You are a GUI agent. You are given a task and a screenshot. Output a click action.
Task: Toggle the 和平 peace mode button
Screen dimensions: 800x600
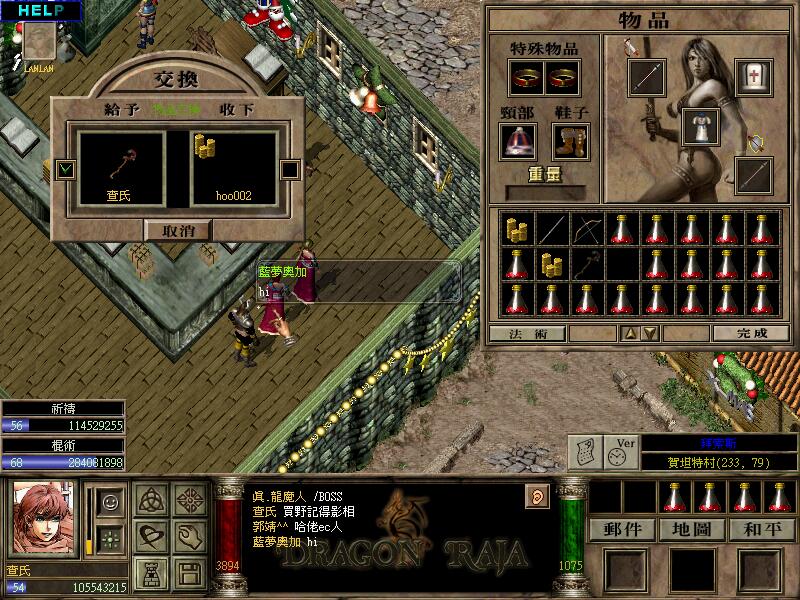coord(762,529)
